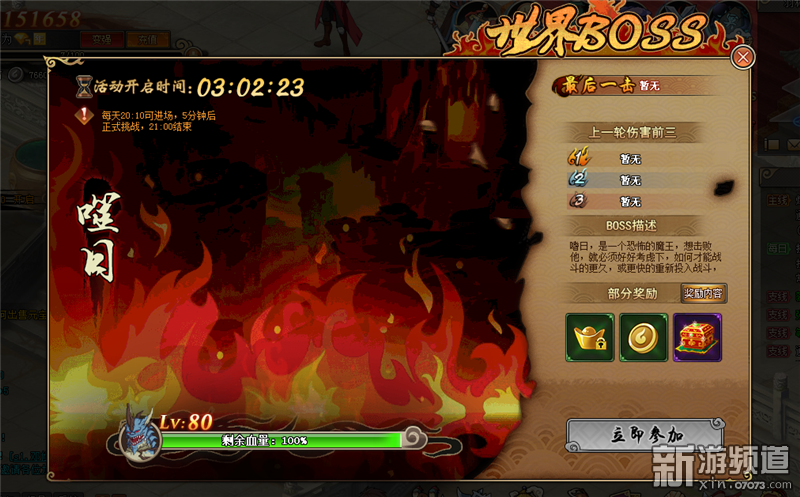Viewport: 800px width, 497px height.
Task: Close the World Boss window
Action: (x=743, y=57)
